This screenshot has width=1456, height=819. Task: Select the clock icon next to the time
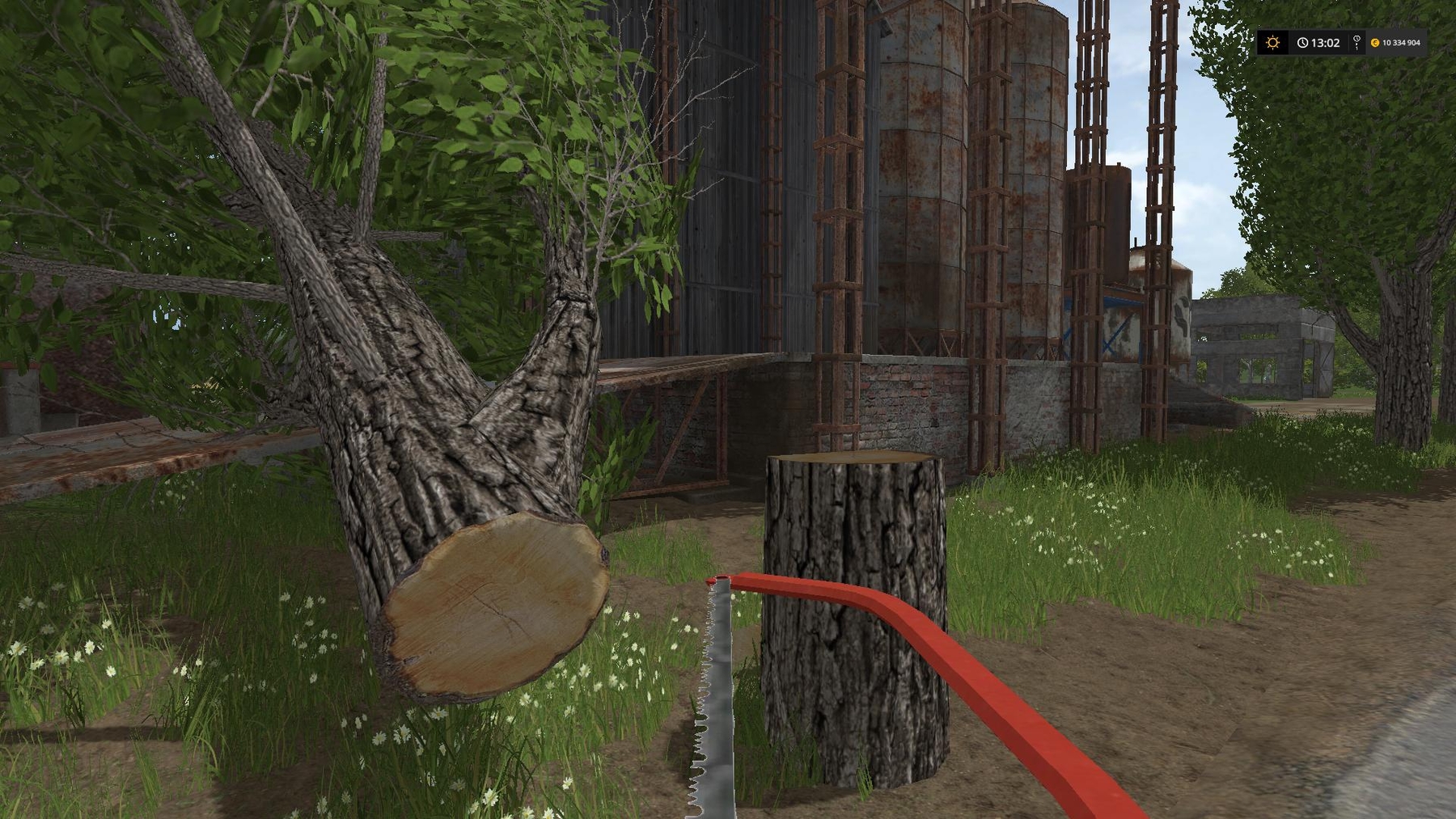click(x=1302, y=43)
